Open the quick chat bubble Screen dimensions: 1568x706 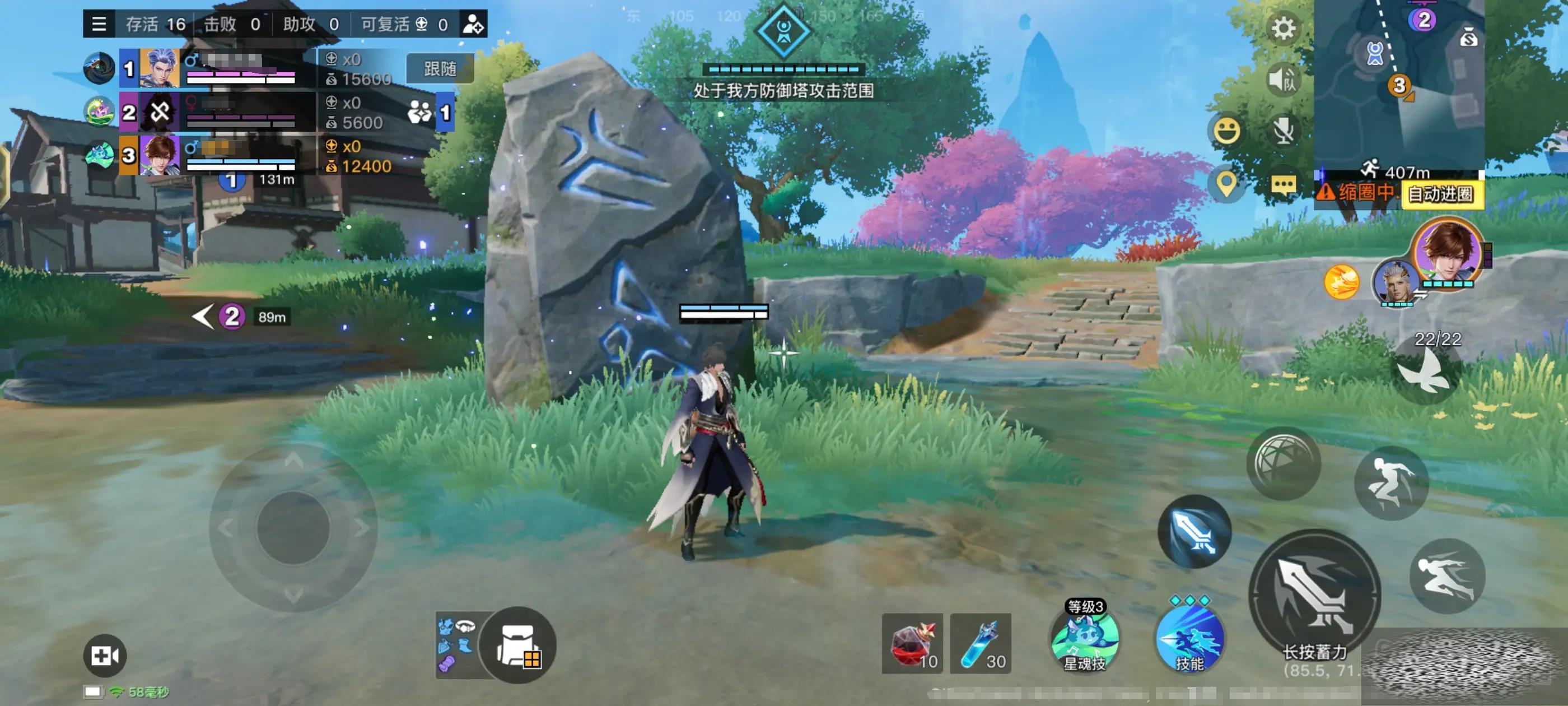click(x=1283, y=184)
